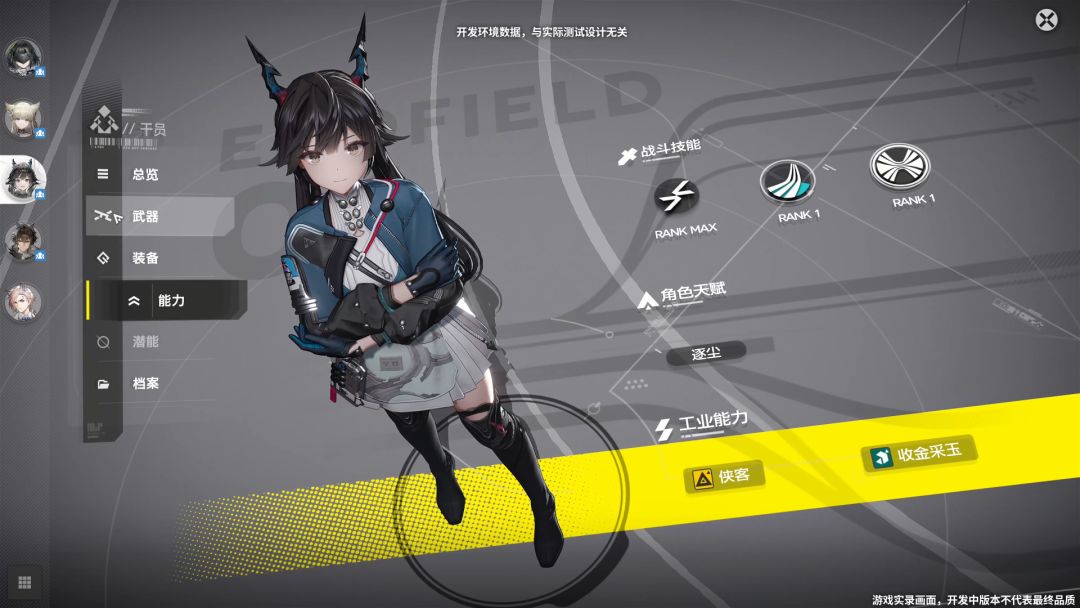Select the 收金采玉 industry ability
This screenshot has width=1080, height=608.
pos(918,455)
